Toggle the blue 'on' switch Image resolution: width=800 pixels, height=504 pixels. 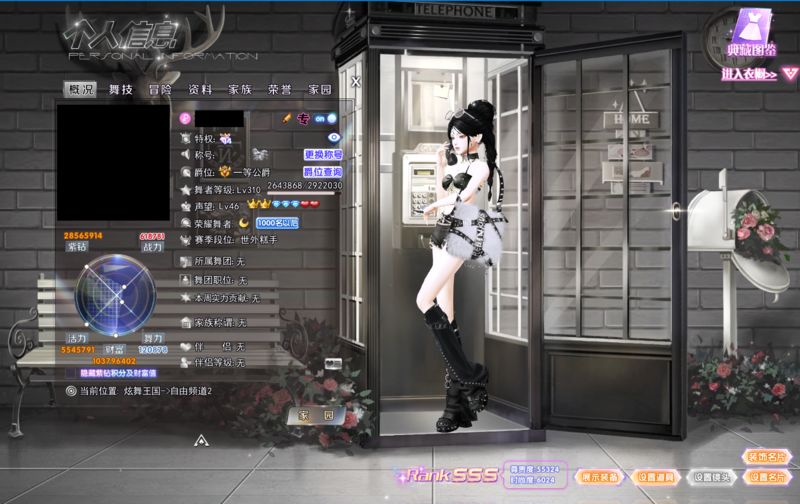pos(326,118)
